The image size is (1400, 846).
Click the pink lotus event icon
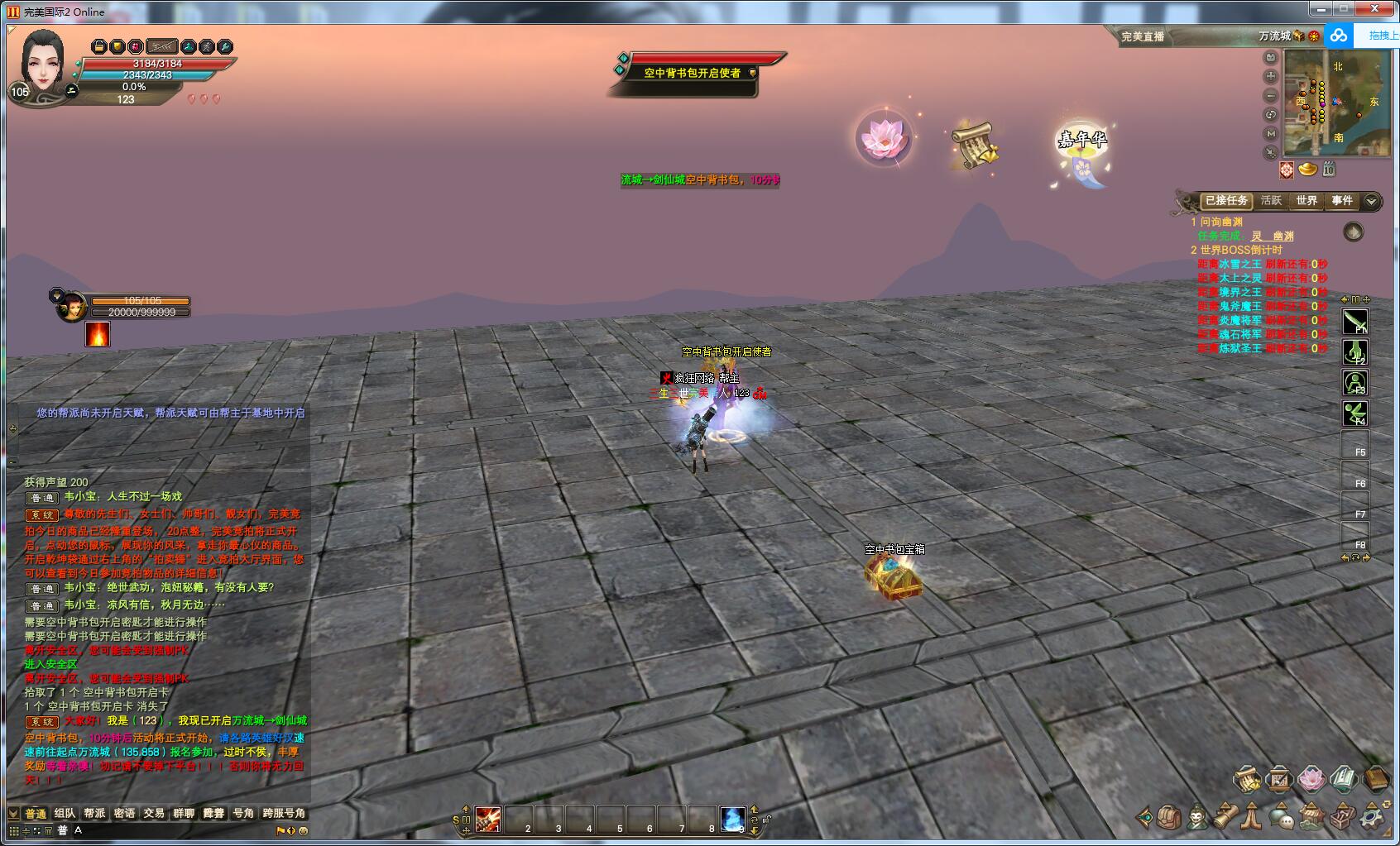tap(884, 138)
